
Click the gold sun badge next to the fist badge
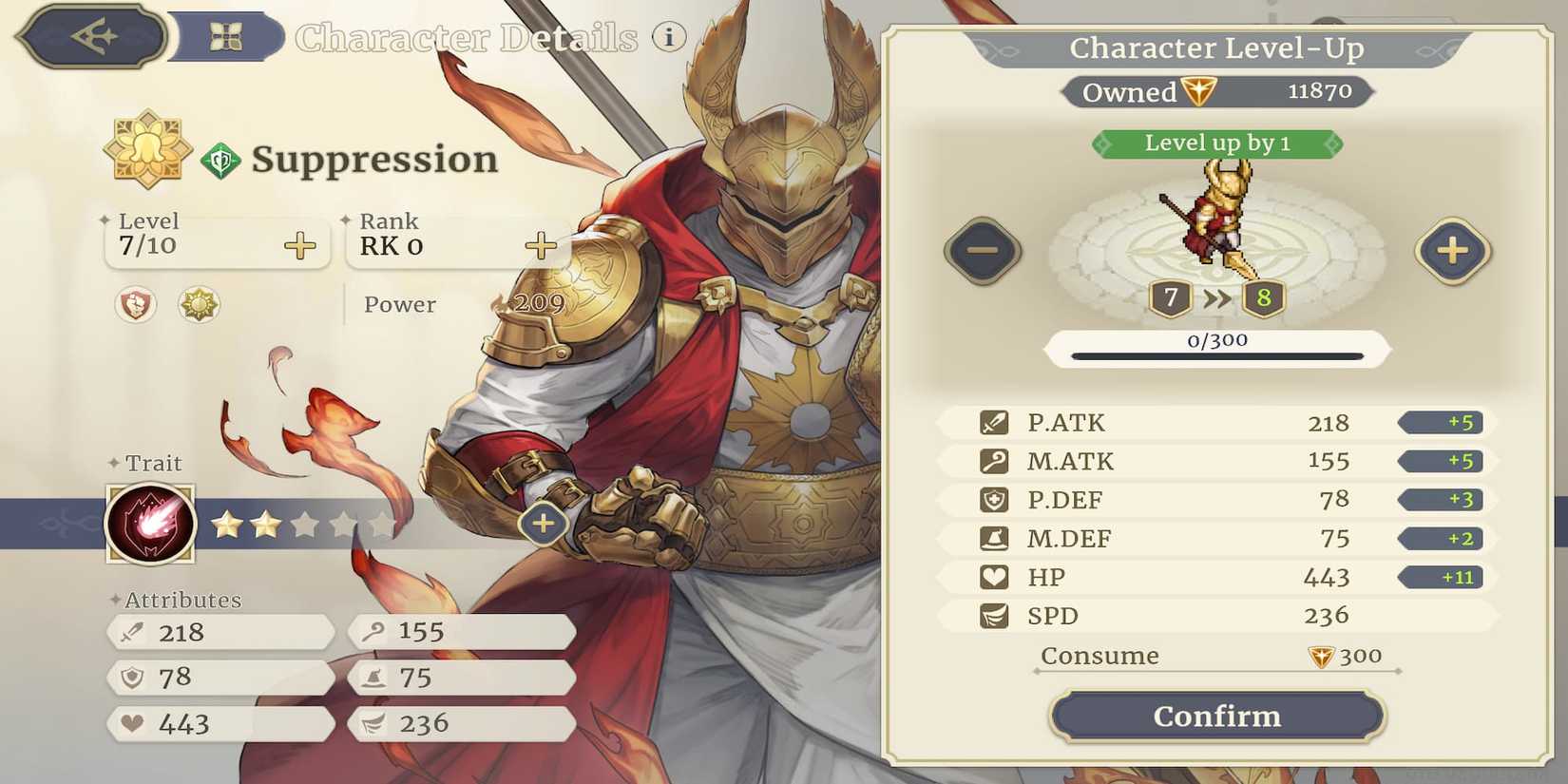pyautogui.click(x=199, y=306)
